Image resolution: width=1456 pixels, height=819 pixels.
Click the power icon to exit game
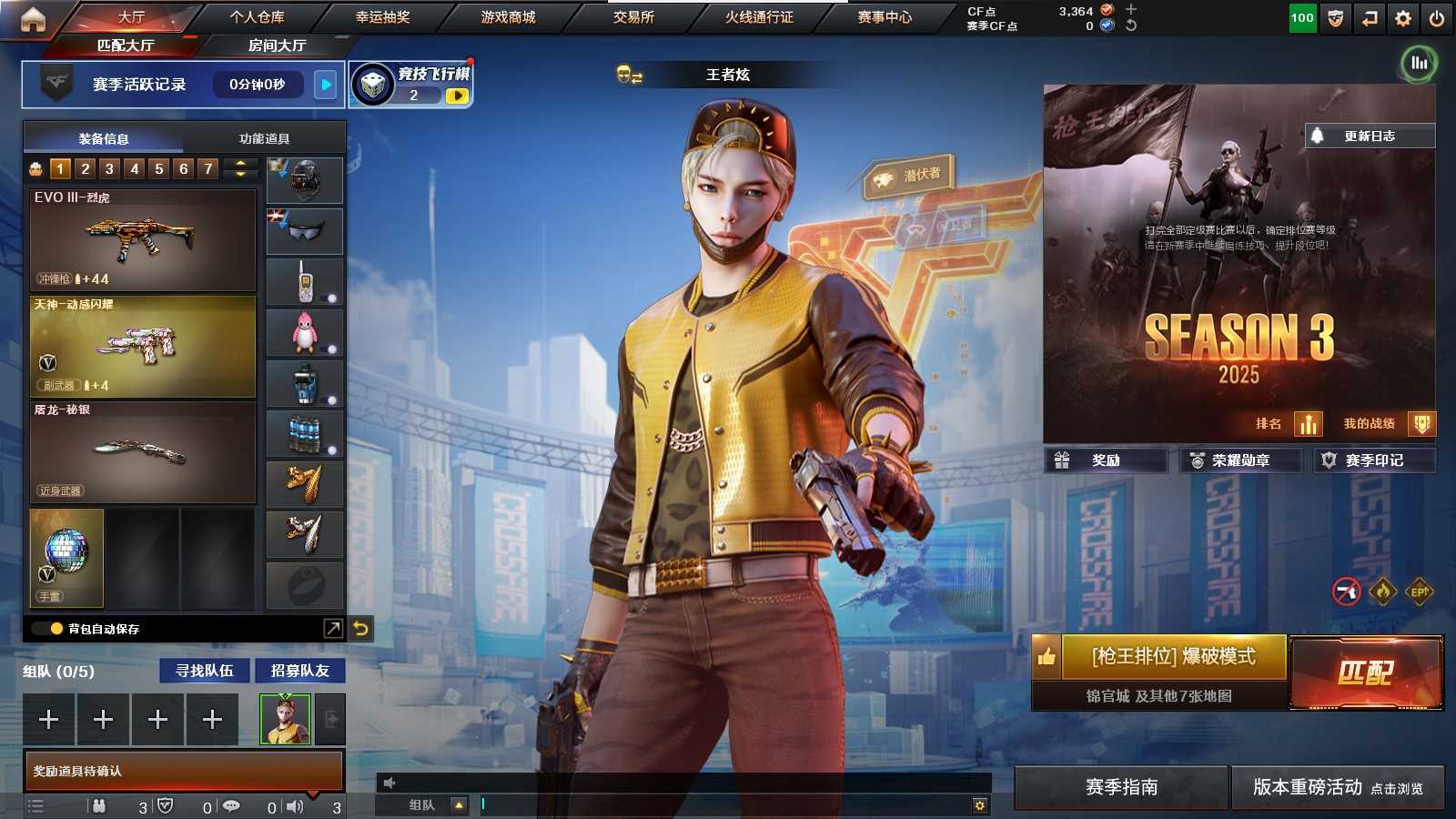click(1437, 18)
